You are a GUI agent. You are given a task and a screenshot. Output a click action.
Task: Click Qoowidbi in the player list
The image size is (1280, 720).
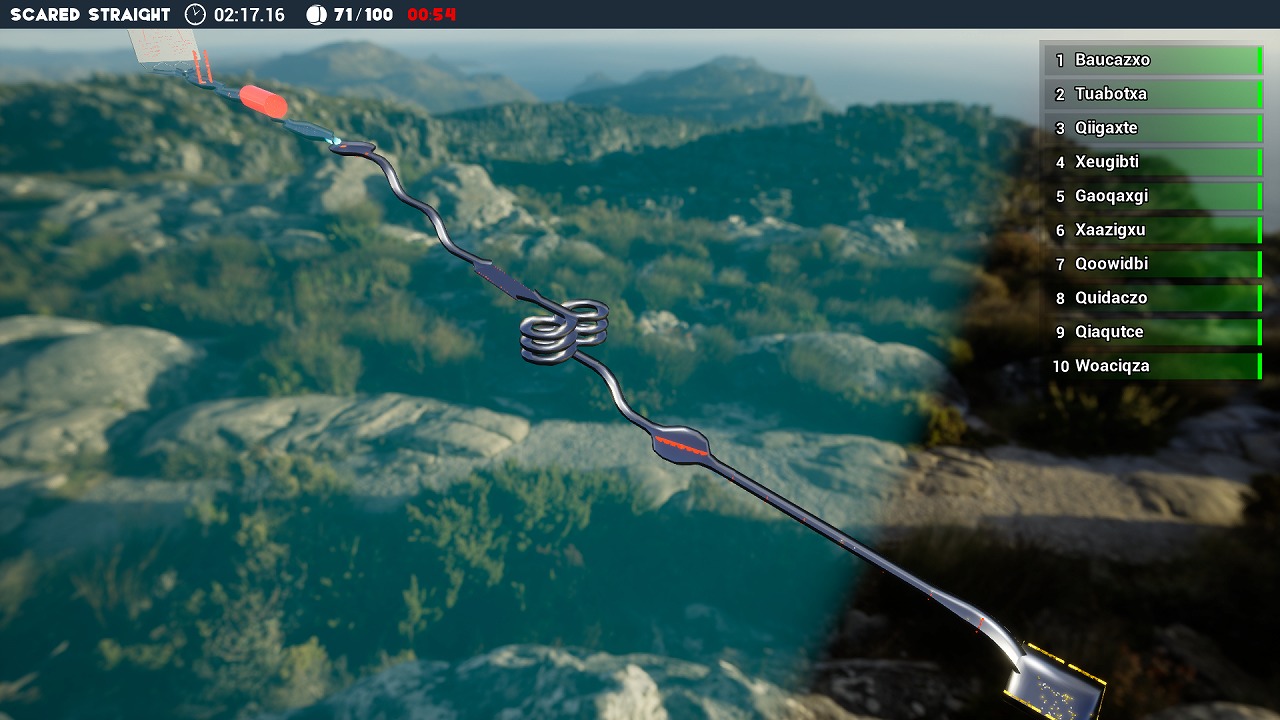1152,264
